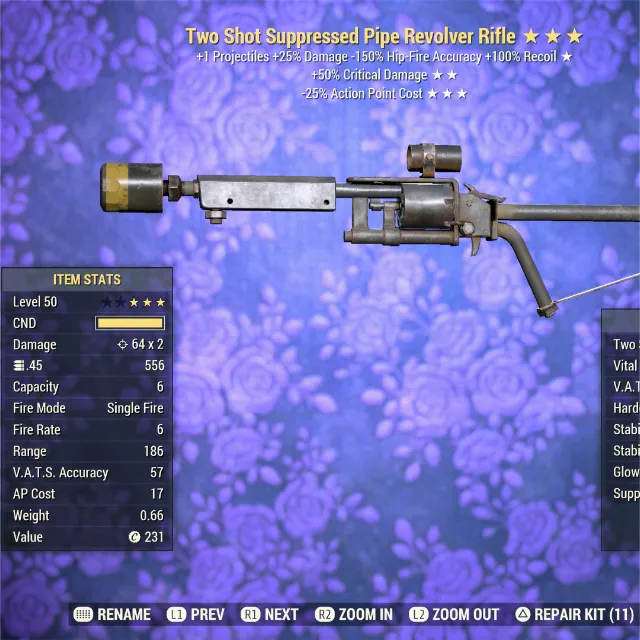Show the Next item
This screenshot has height=640, width=640.
click(x=270, y=614)
